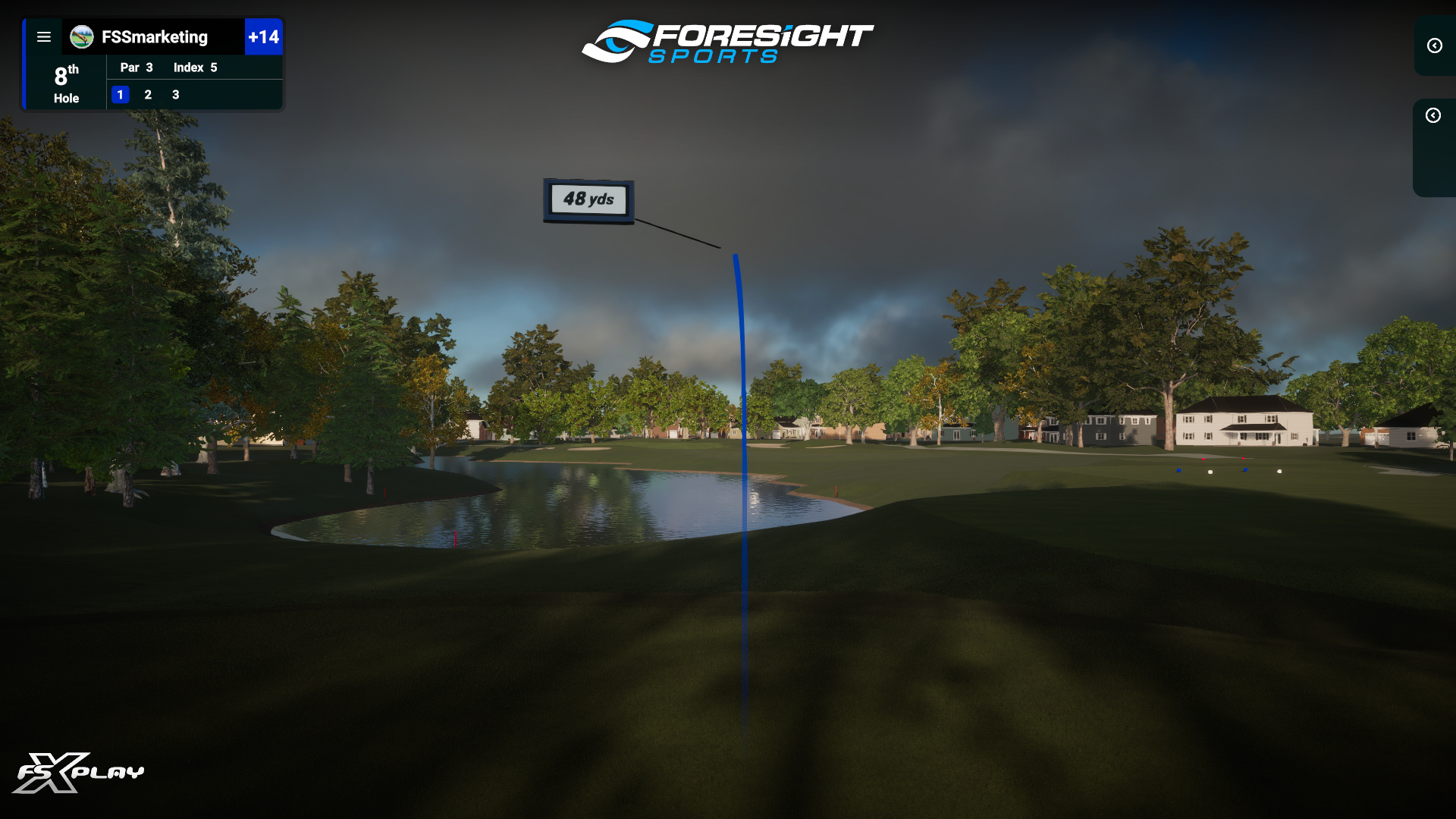Select shot number 2 on the scorecard
The image size is (1456, 819).
click(148, 95)
